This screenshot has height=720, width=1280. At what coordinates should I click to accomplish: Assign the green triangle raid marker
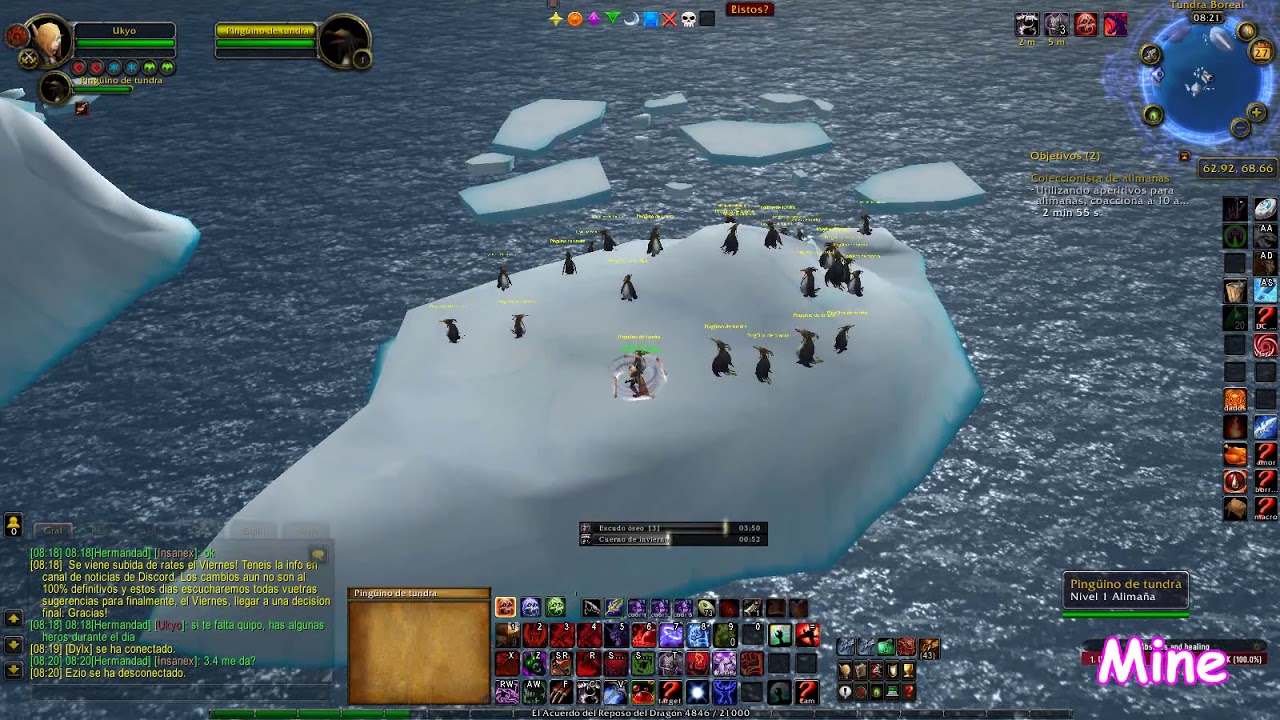pos(612,19)
